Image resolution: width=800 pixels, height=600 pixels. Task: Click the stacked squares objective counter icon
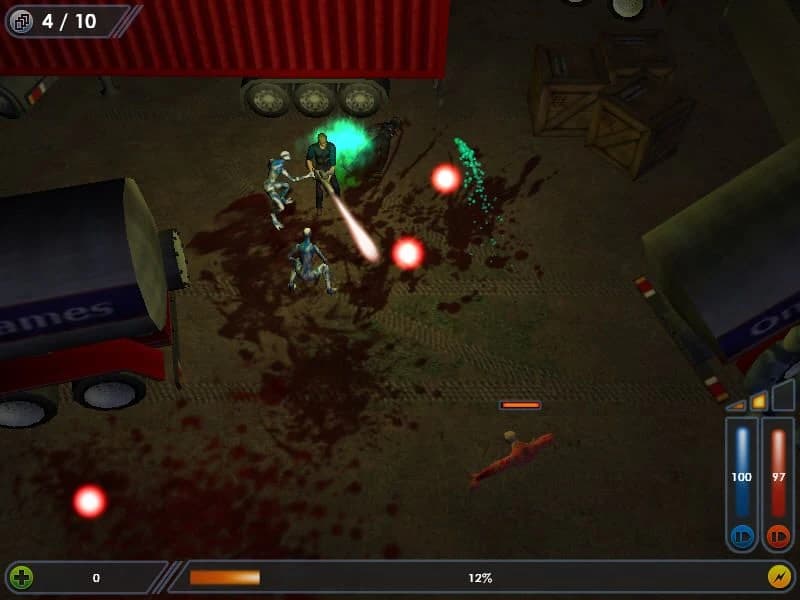coord(22,21)
